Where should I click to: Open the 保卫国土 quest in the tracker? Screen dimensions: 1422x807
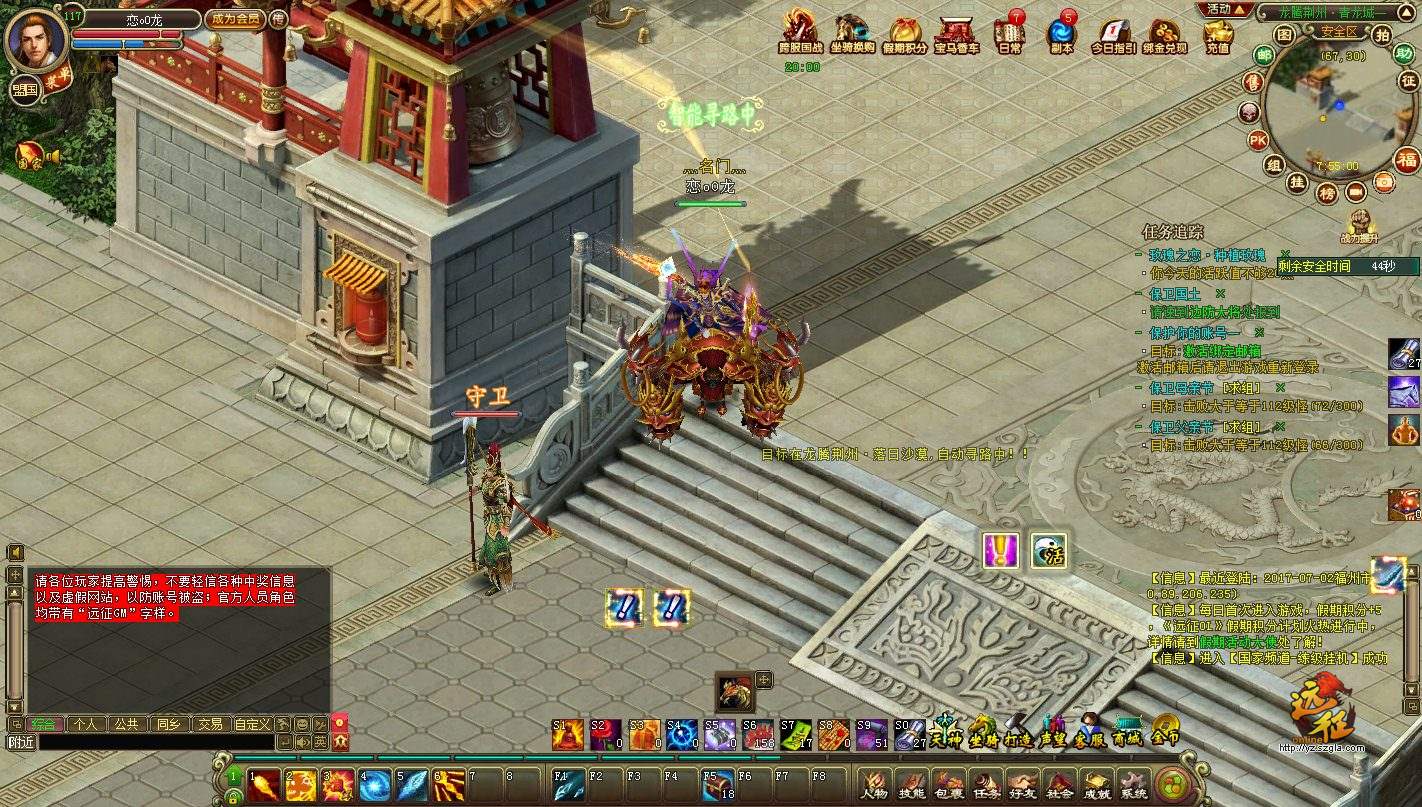click(x=1179, y=293)
